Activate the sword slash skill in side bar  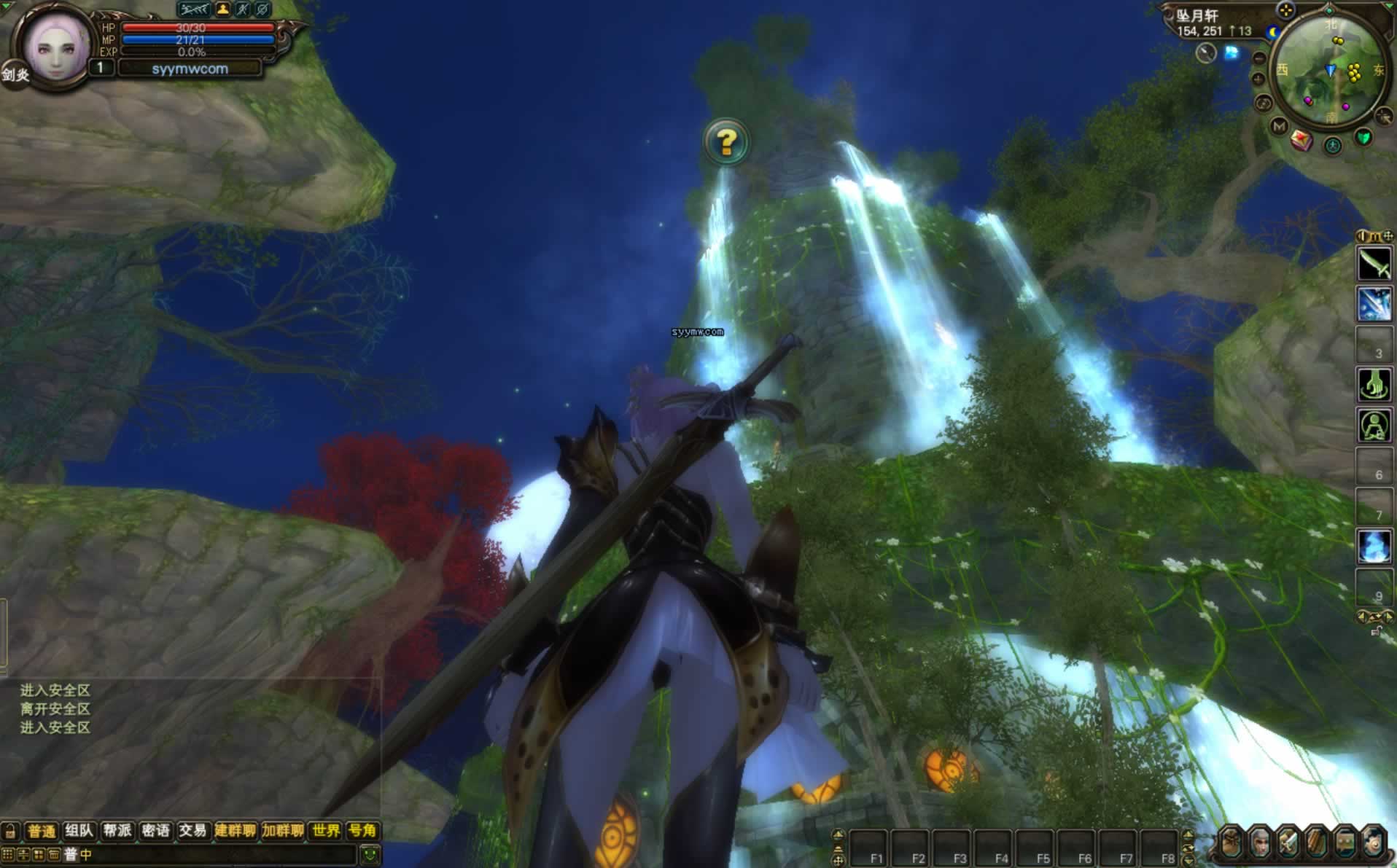point(1374,264)
